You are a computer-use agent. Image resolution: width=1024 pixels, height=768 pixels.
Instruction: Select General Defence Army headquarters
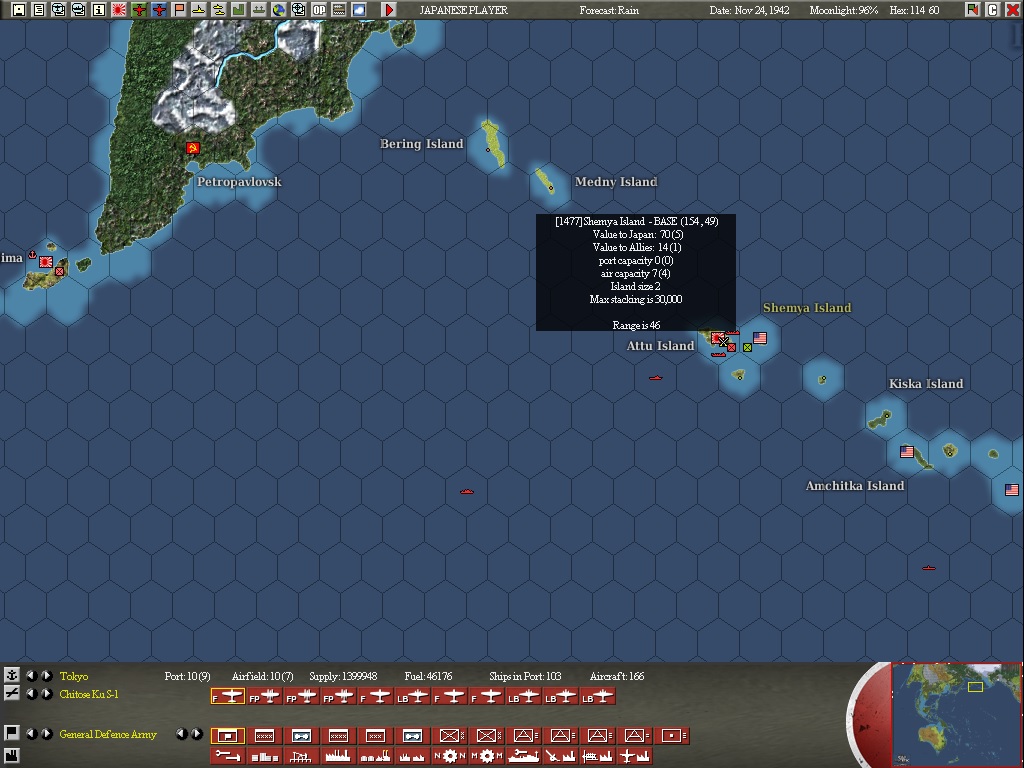[x=108, y=735]
